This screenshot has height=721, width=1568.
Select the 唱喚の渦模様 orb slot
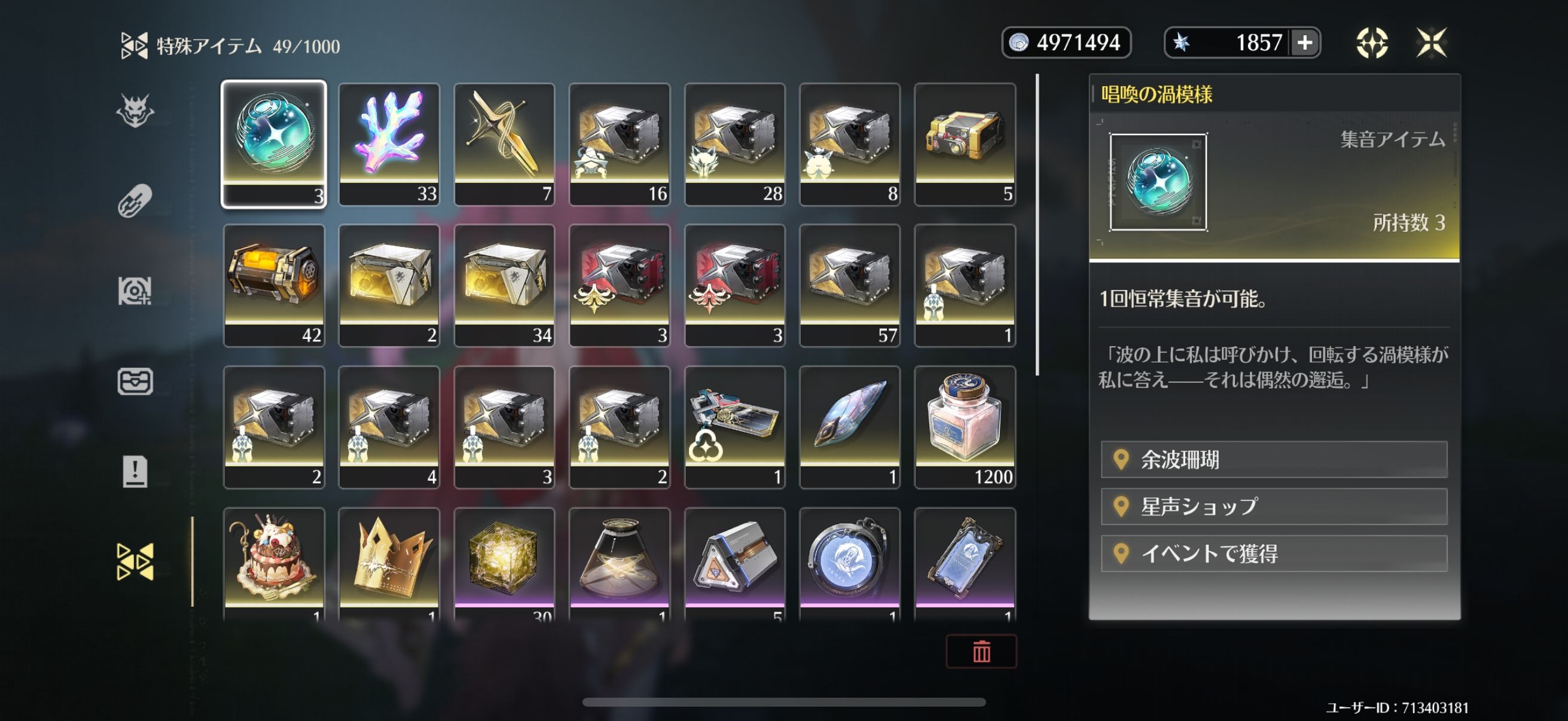pos(274,144)
